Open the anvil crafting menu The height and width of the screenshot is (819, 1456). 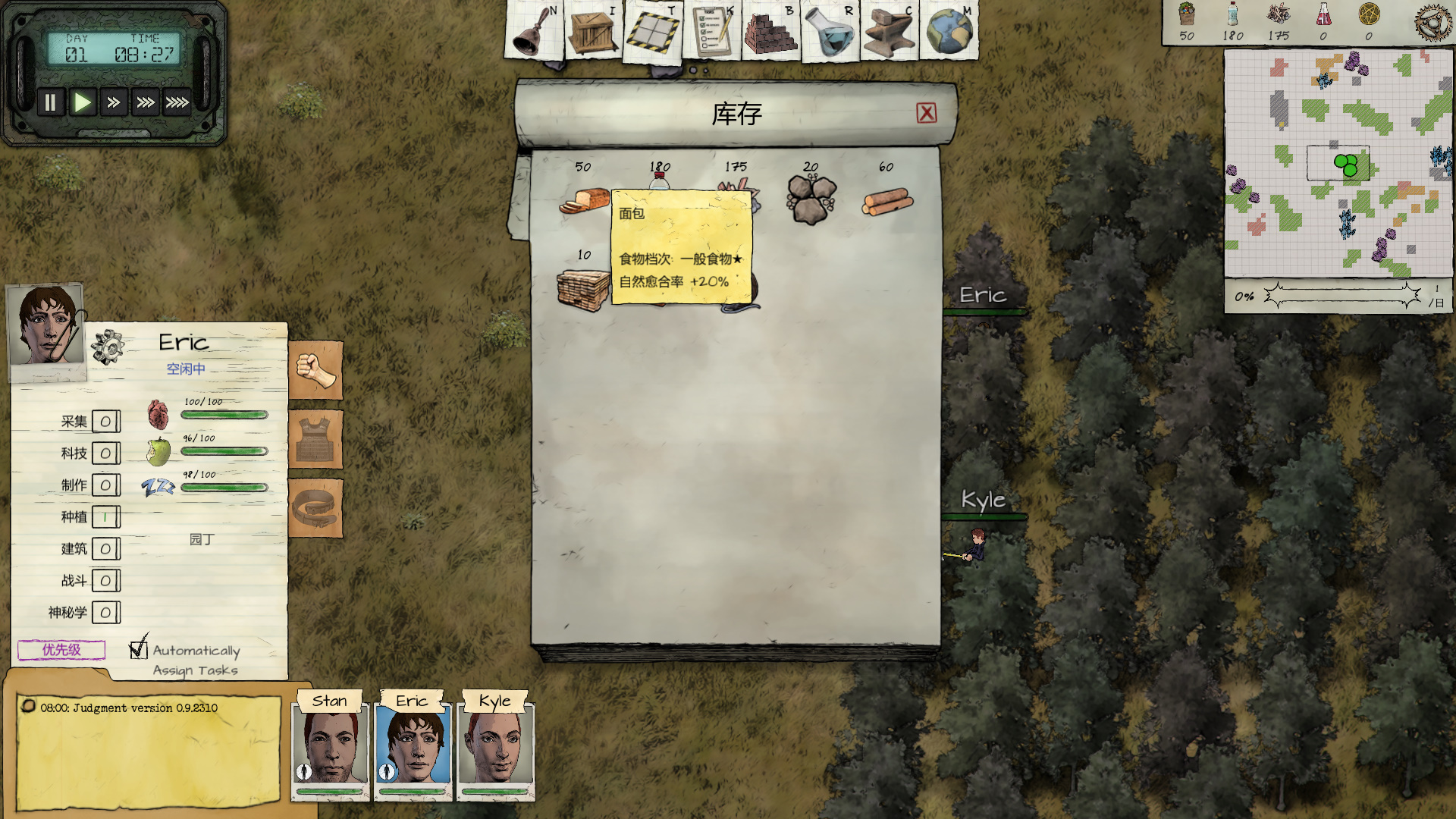tap(889, 32)
